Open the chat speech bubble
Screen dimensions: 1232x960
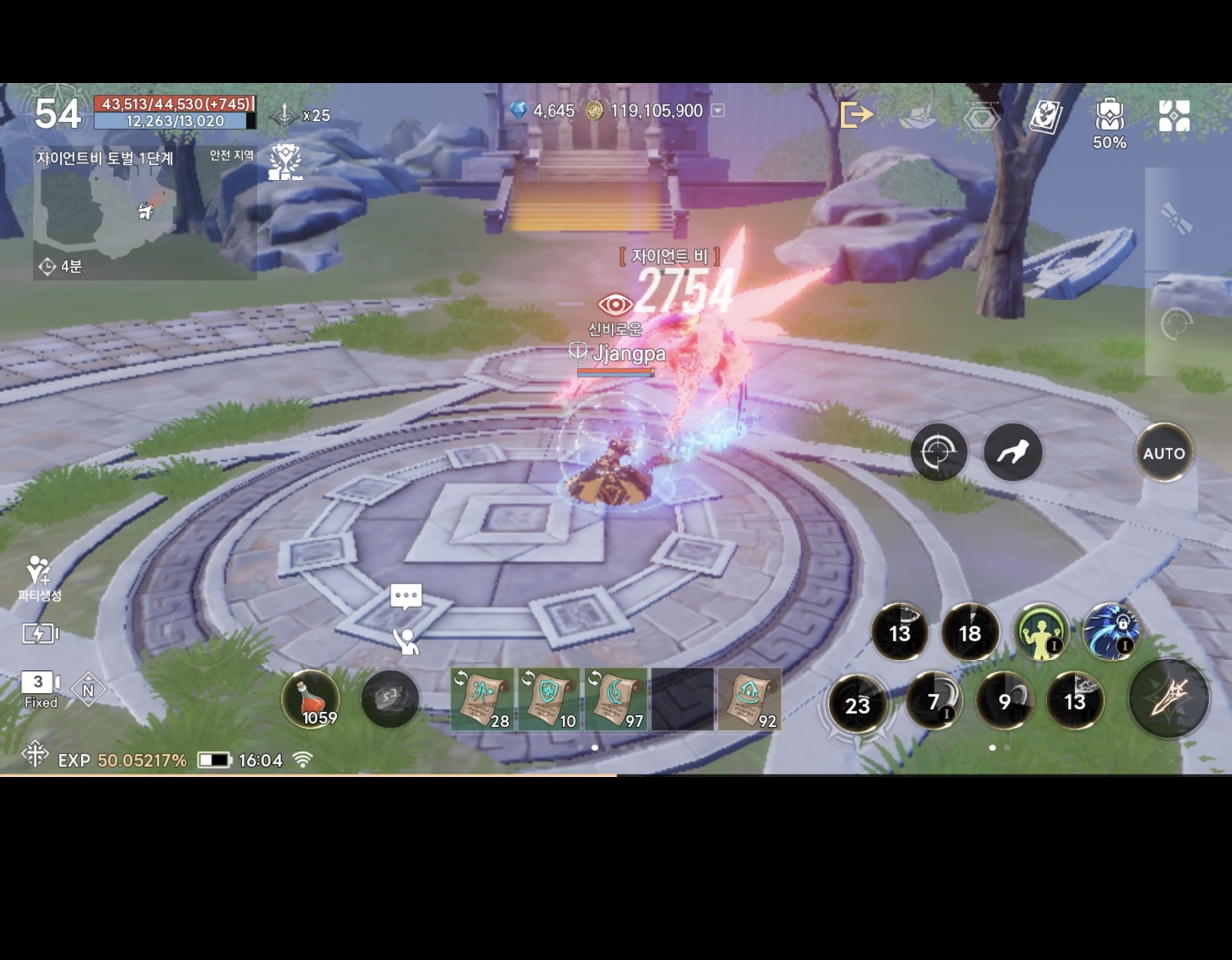(x=406, y=596)
